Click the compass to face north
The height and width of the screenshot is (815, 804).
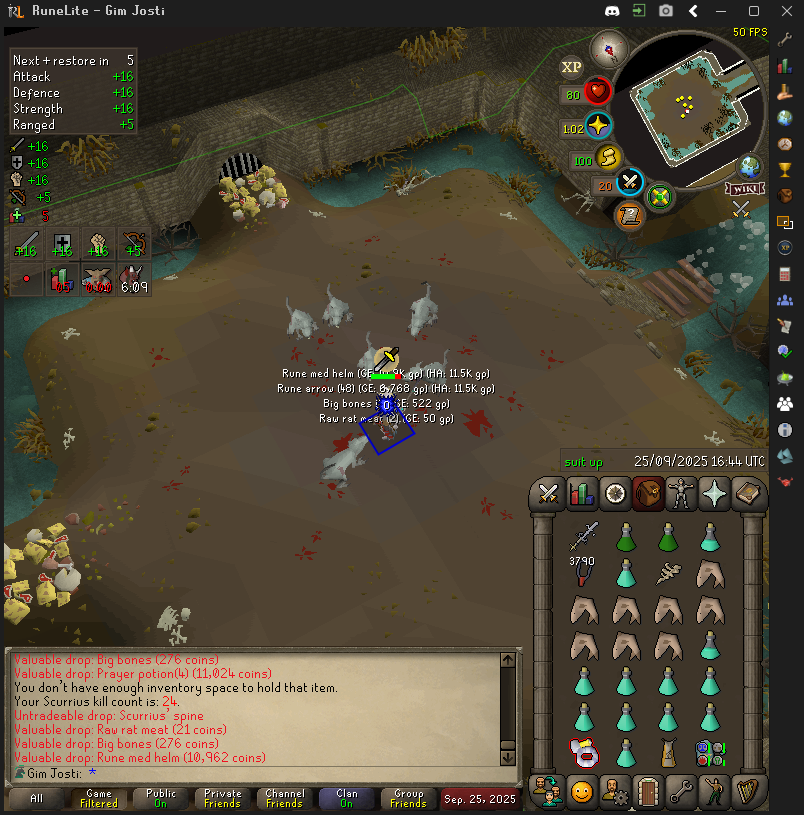607,47
